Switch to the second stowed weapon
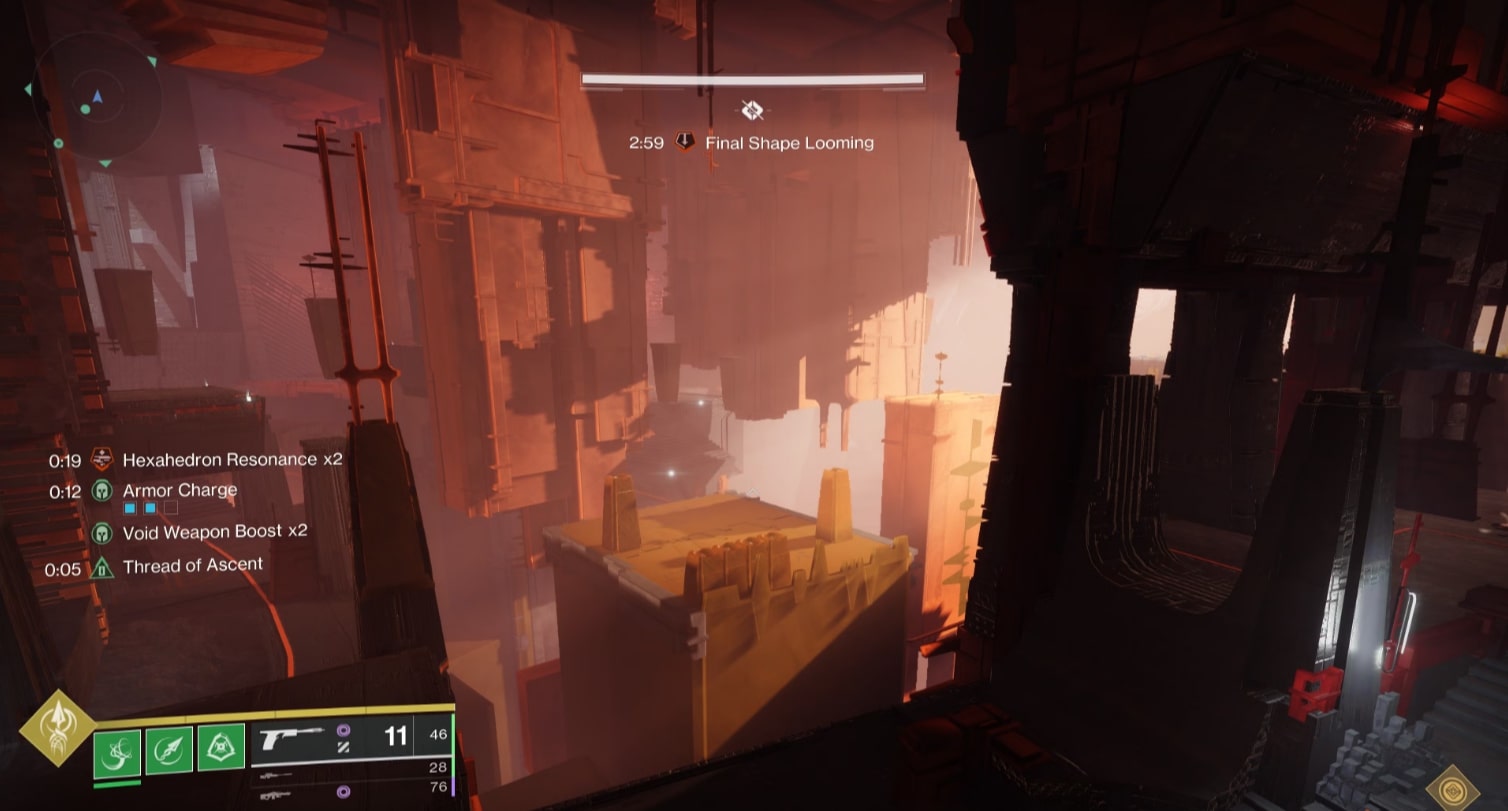The image size is (1508, 811). 277,775
